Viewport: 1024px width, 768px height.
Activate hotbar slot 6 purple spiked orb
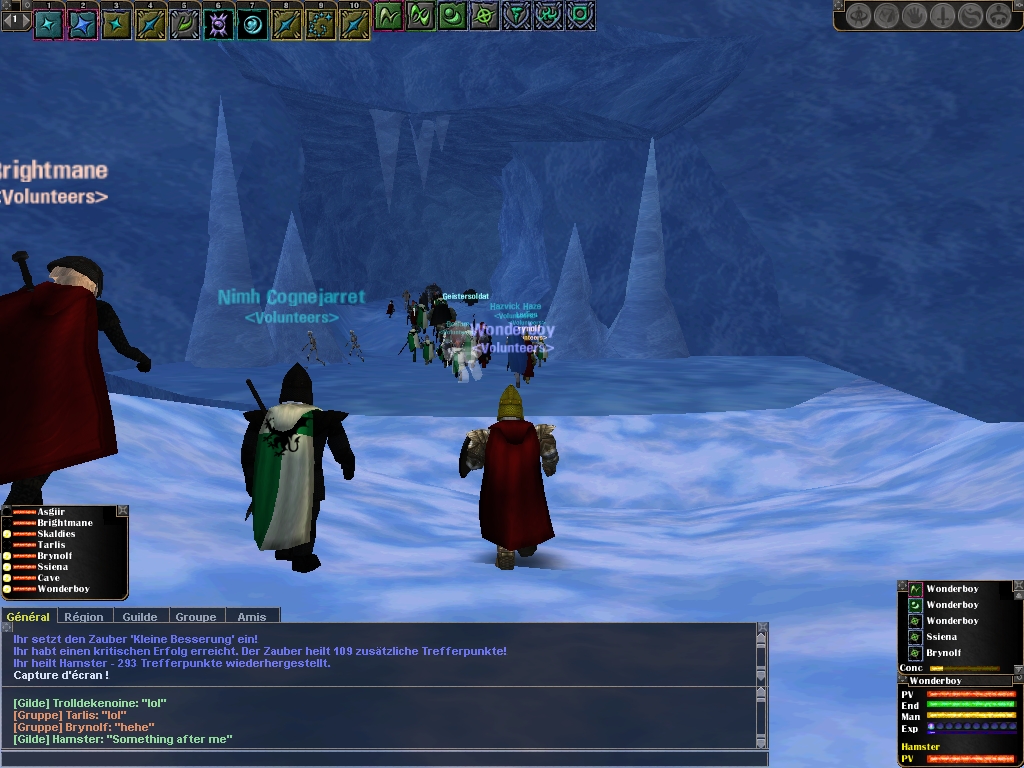(218, 23)
